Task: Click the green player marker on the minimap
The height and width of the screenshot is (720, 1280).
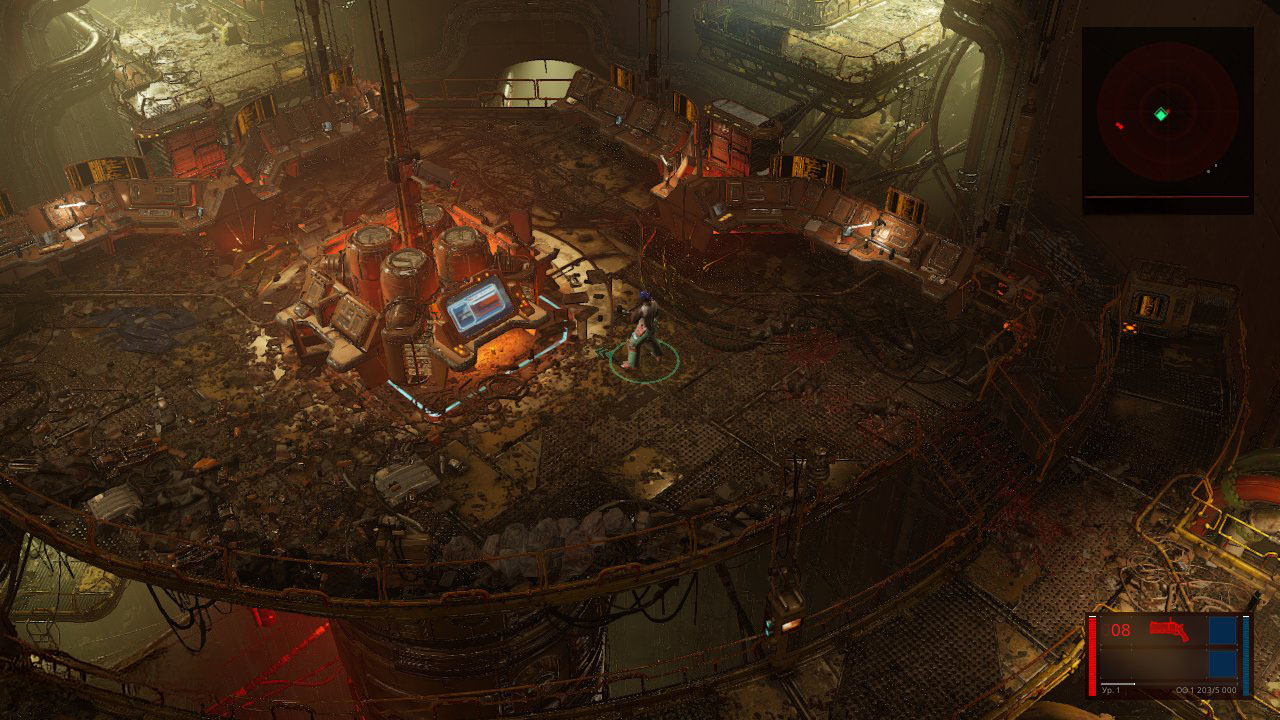Action: pos(1160,115)
